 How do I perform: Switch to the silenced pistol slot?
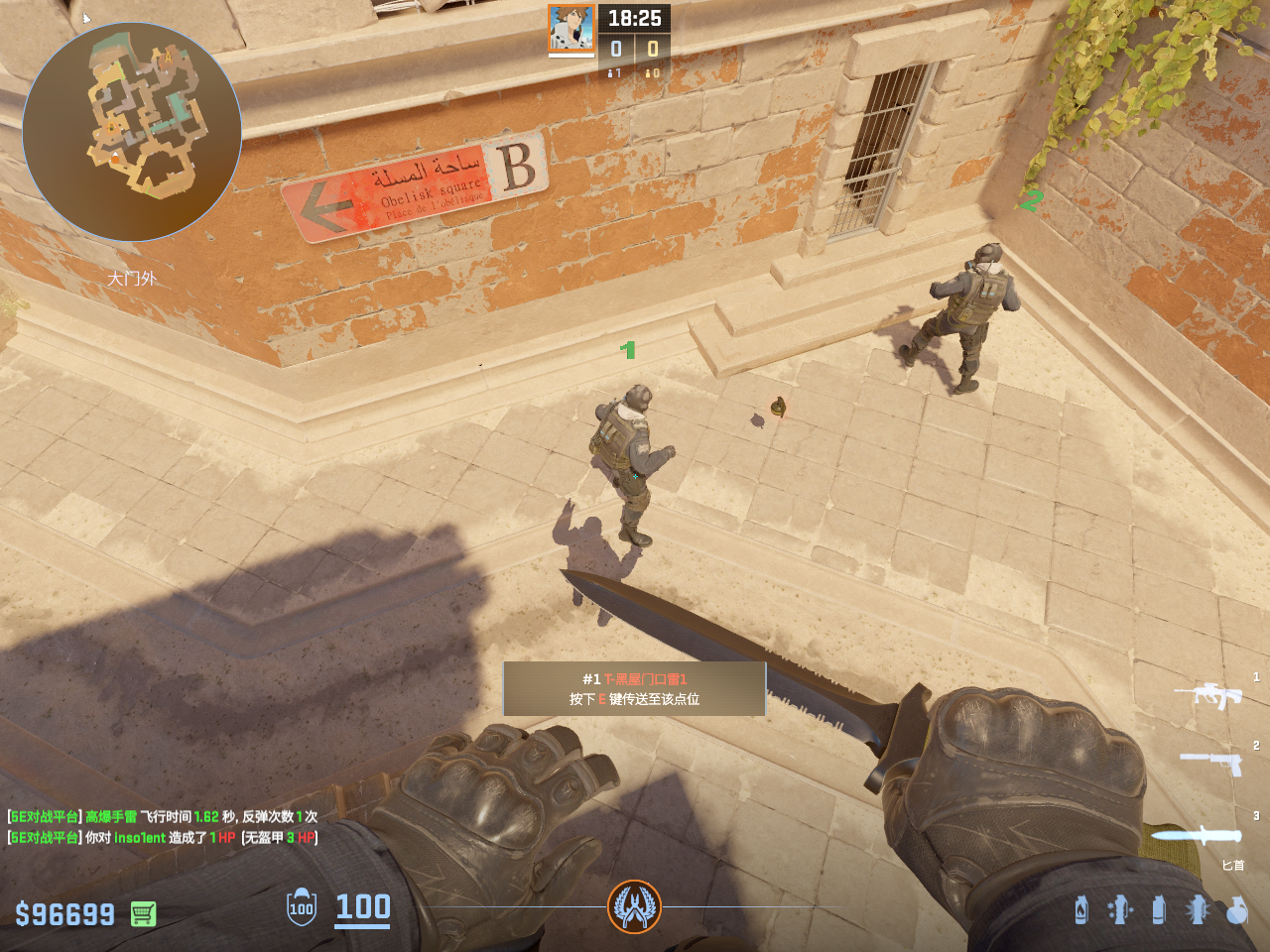coord(1211,762)
